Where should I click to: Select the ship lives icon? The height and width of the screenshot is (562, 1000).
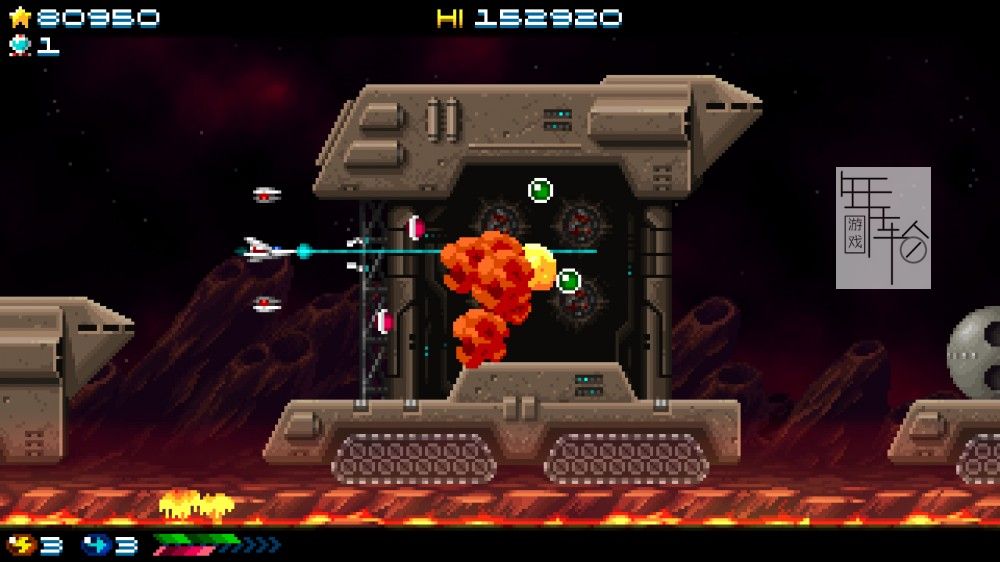20,45
